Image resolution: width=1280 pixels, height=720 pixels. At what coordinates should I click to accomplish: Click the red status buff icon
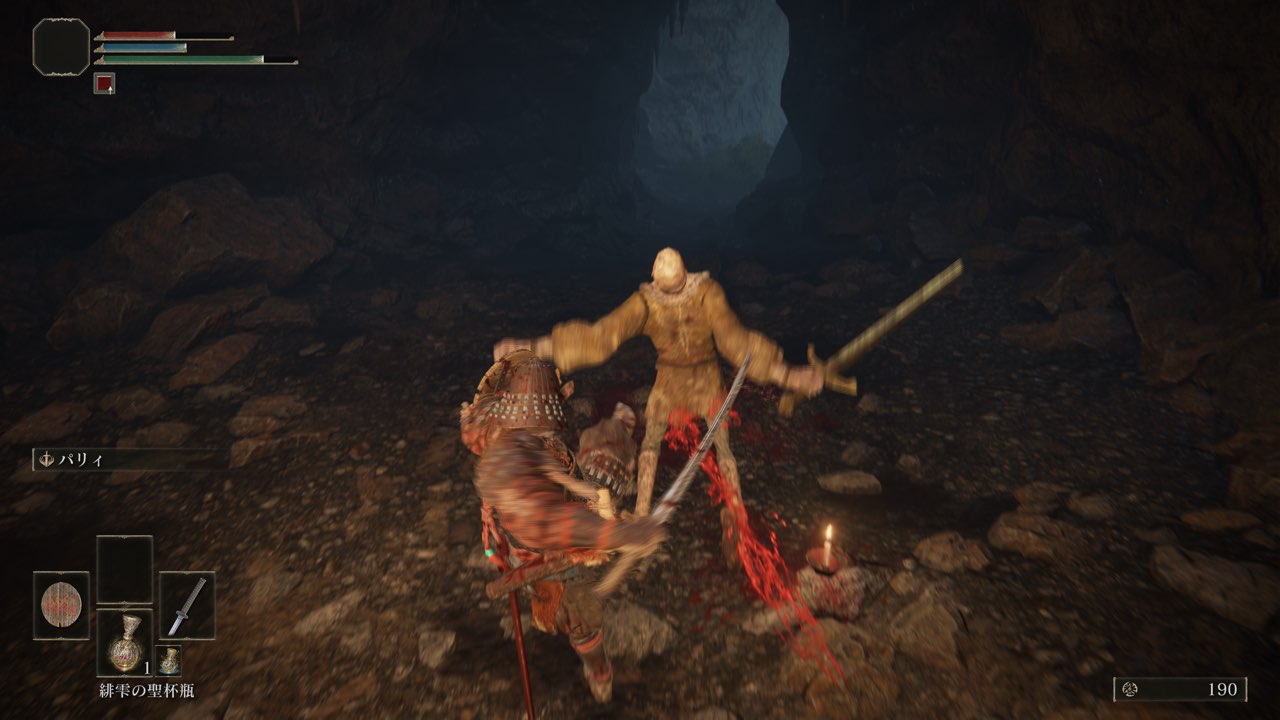pyautogui.click(x=104, y=84)
